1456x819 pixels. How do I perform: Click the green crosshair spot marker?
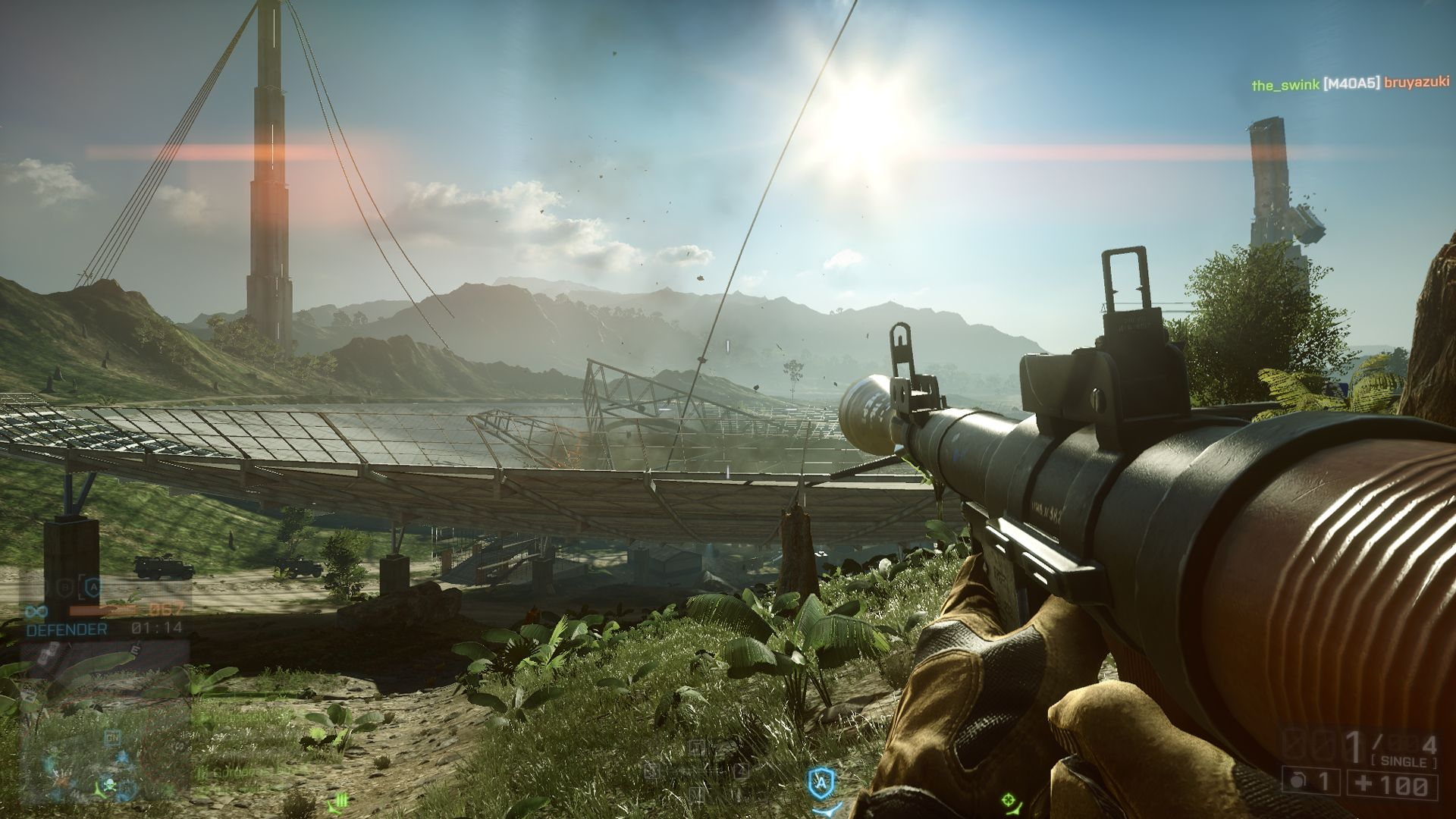[x=1009, y=801]
